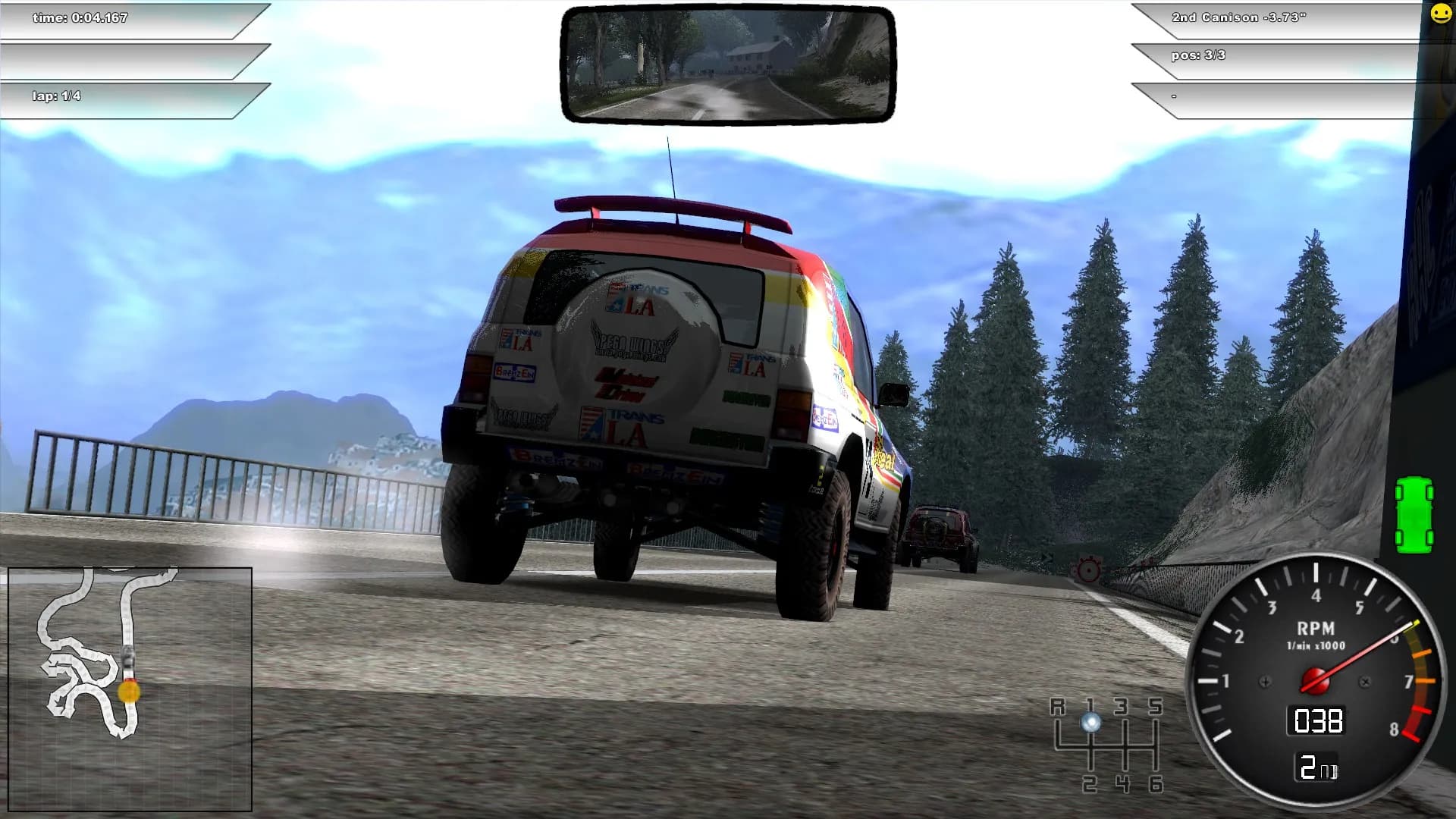Select the gear indicator showing 2nd
The height and width of the screenshot is (819, 1456).
pos(1319,767)
